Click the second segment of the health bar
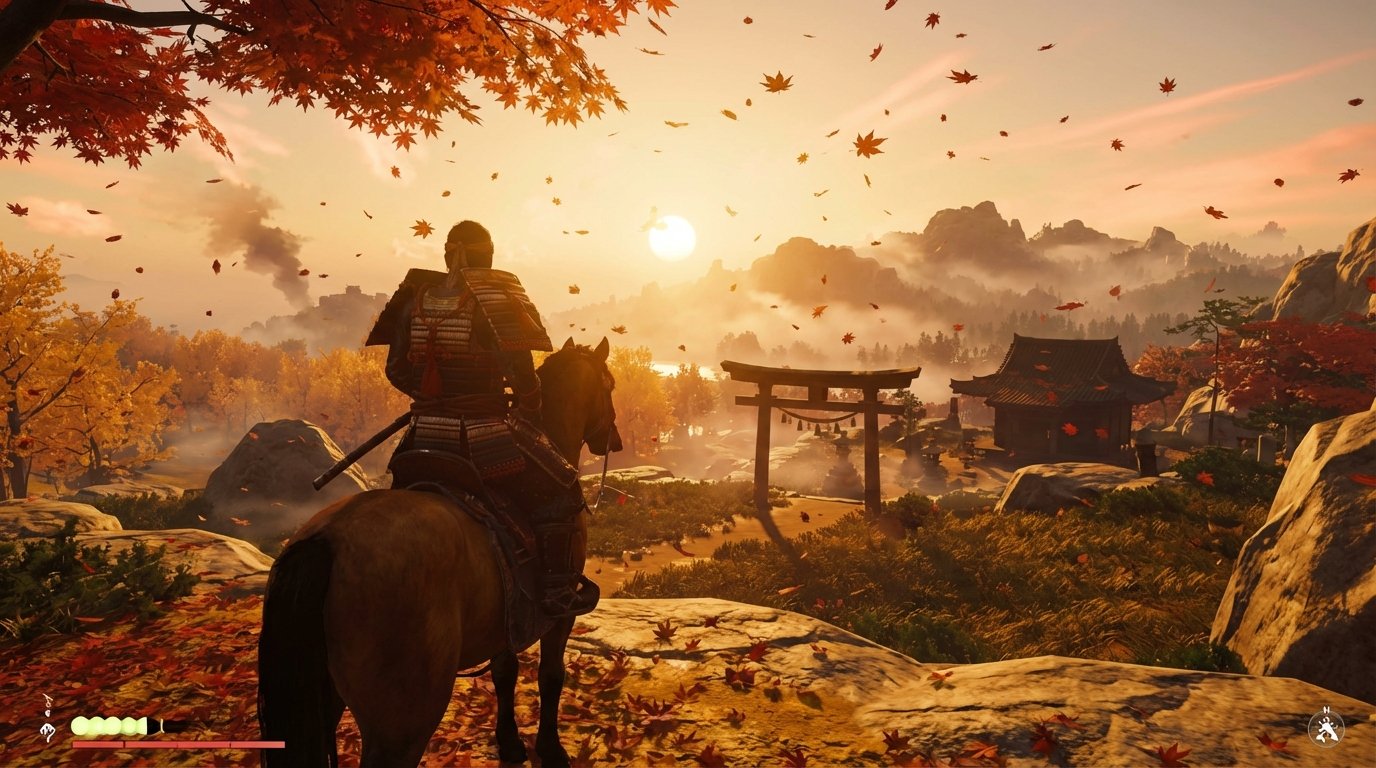The width and height of the screenshot is (1376, 768). point(150,743)
